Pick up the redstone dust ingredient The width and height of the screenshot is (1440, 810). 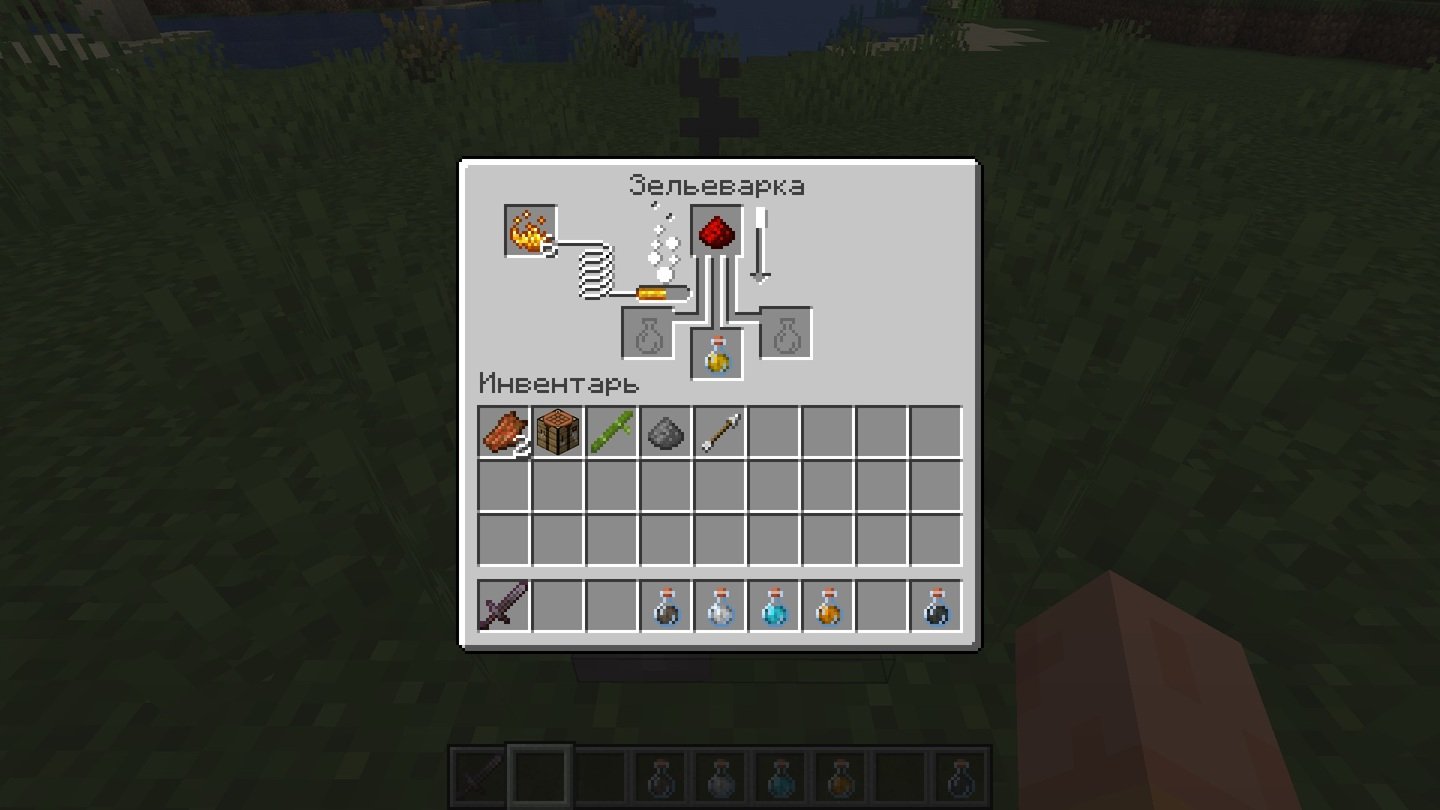[x=717, y=231]
